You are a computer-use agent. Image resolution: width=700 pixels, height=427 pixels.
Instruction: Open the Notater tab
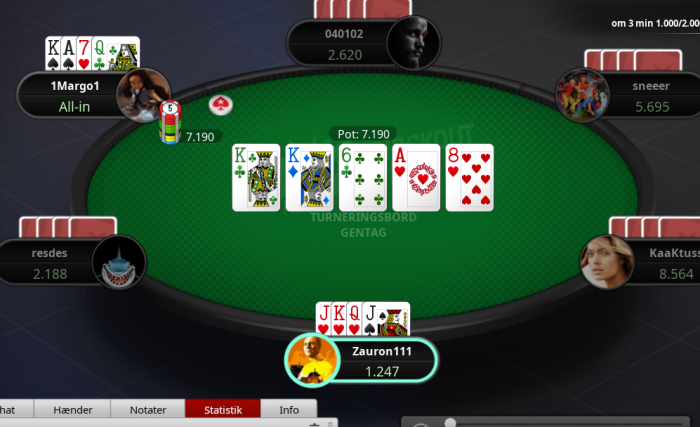click(147, 409)
